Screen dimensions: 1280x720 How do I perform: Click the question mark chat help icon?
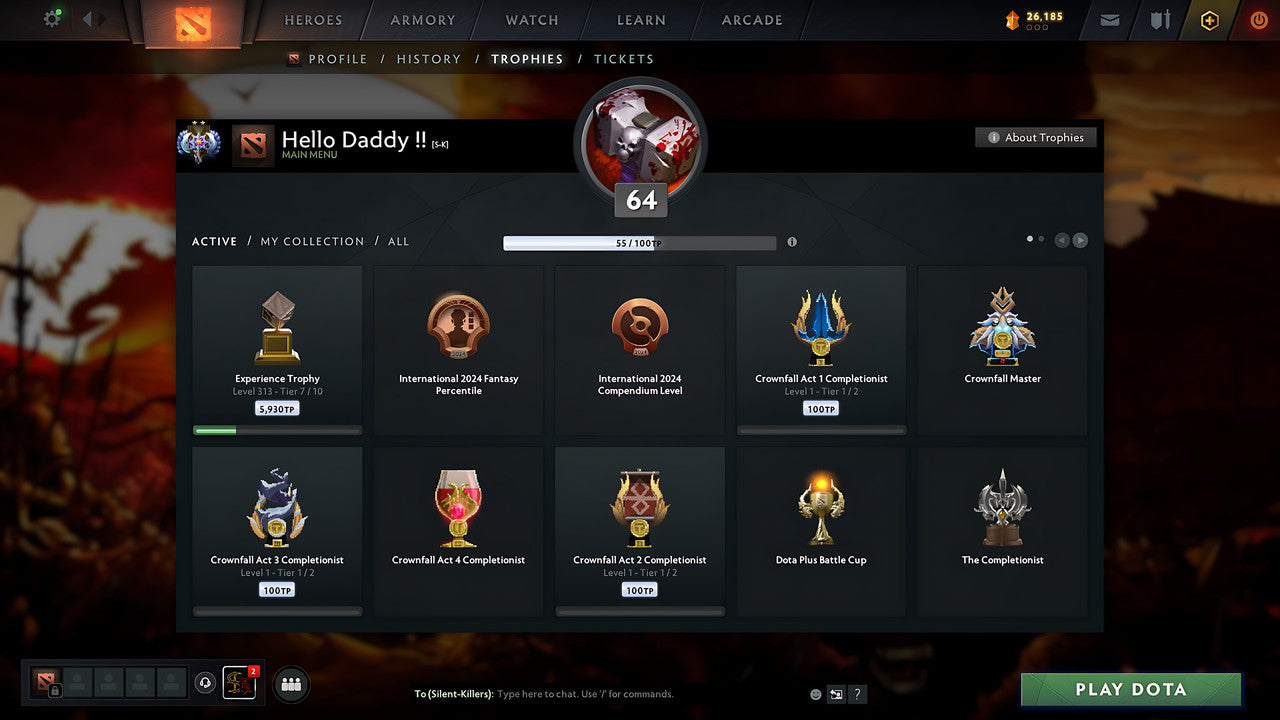857,694
